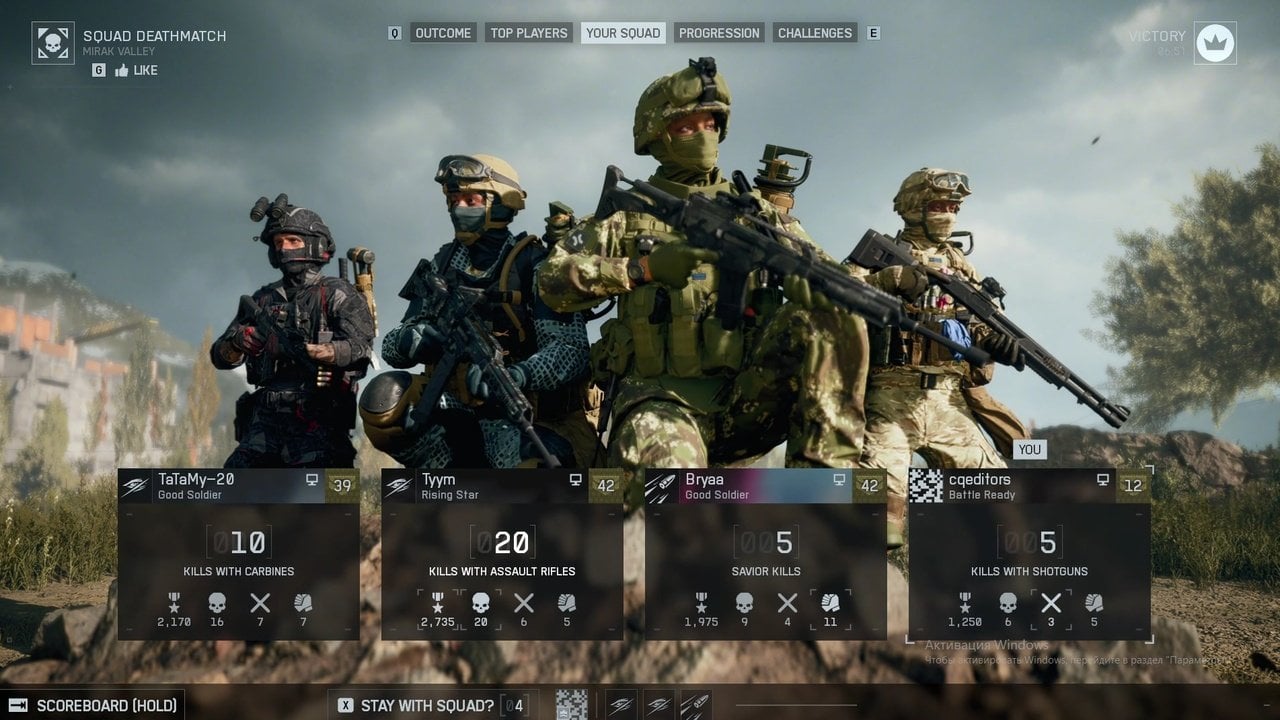Click the Squad Deathmatch skull mode icon
This screenshot has height=720, width=1280.
(53, 43)
